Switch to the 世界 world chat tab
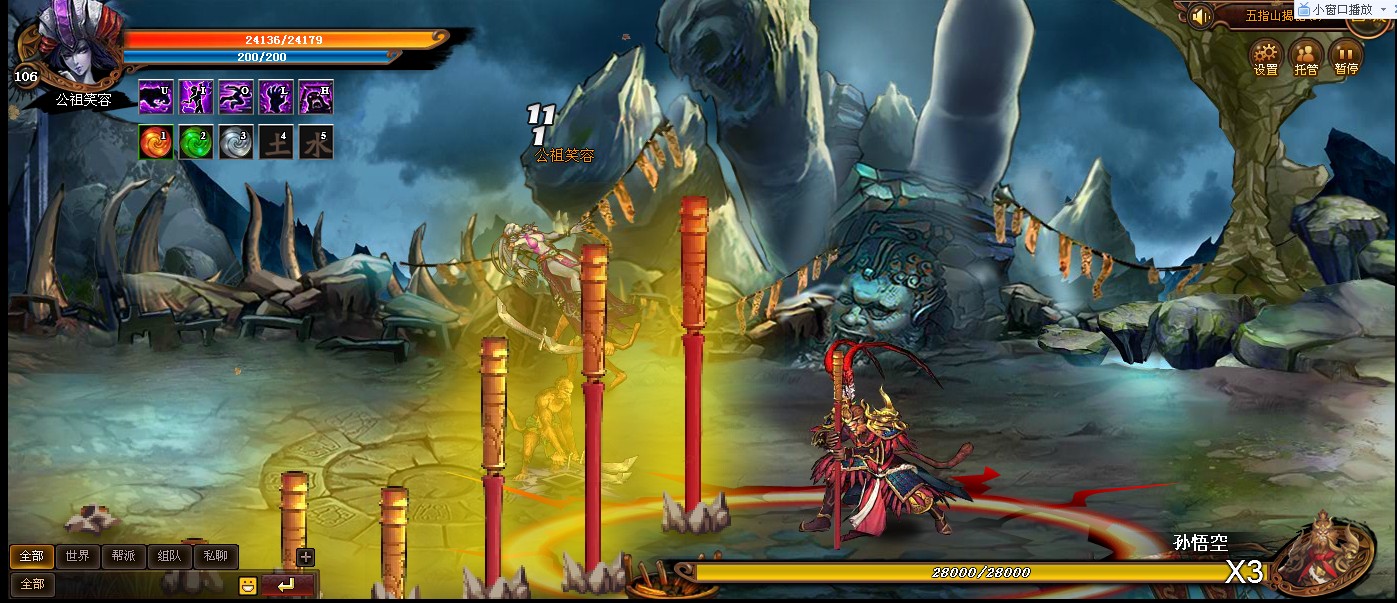 coord(77,557)
